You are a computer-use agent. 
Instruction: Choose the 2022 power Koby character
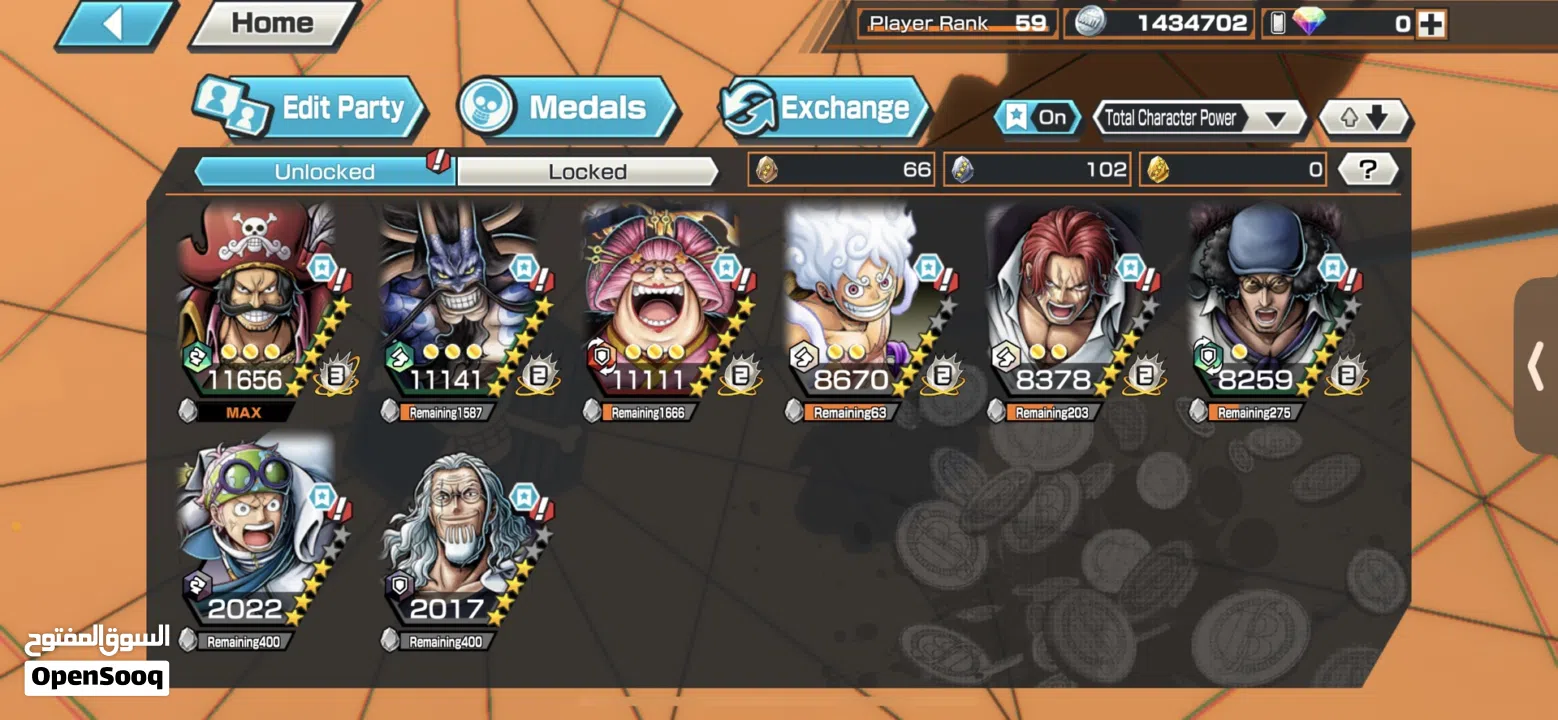tap(257, 528)
